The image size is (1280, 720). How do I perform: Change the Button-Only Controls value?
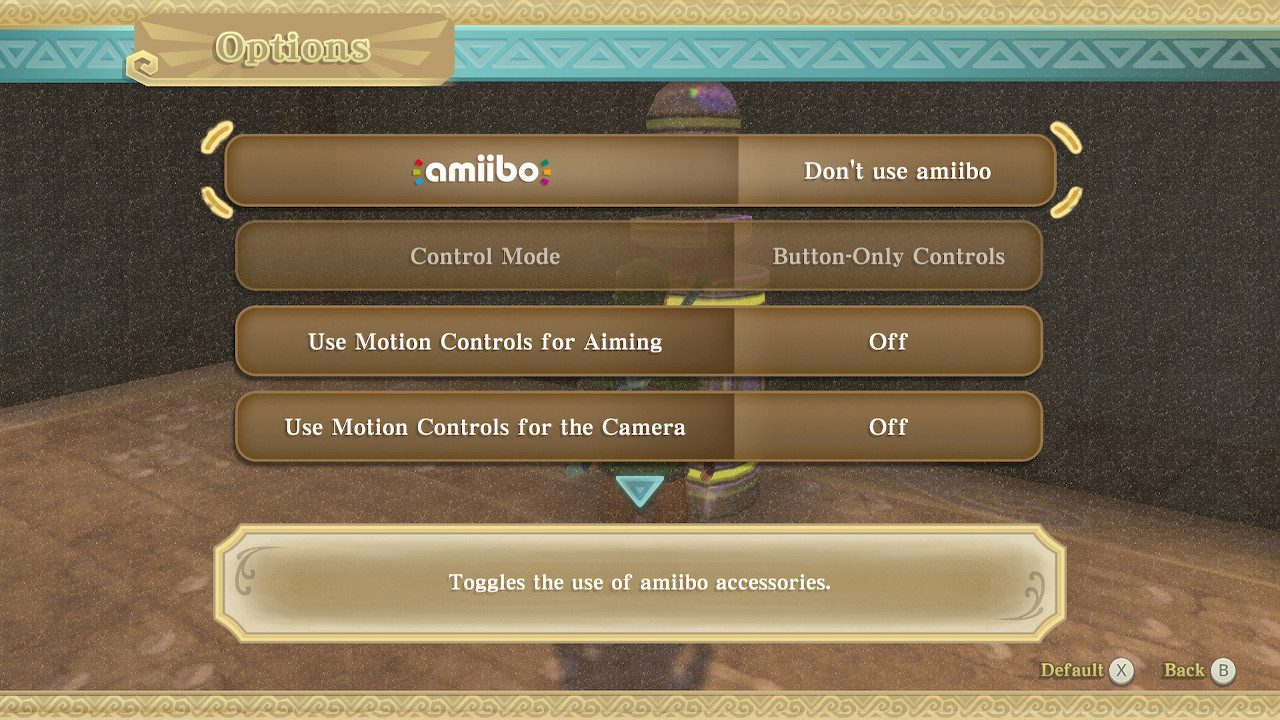click(888, 256)
